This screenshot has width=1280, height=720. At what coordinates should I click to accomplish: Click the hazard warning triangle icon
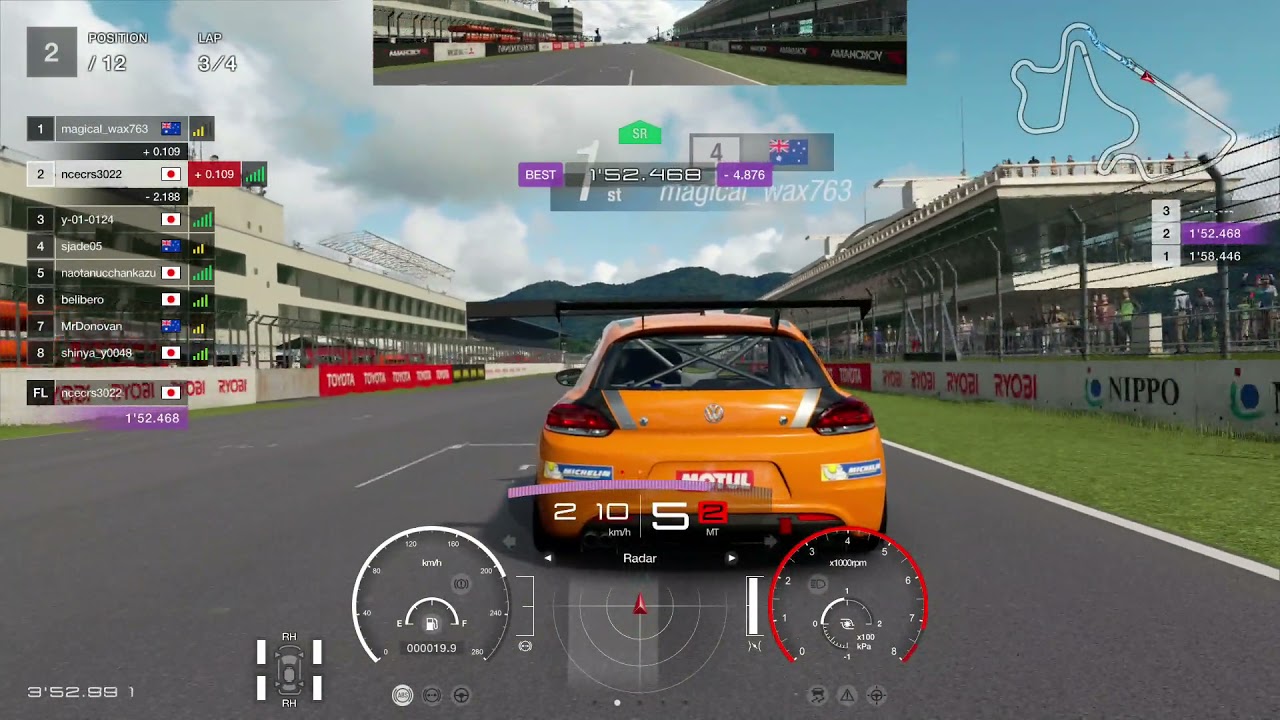[x=847, y=695]
